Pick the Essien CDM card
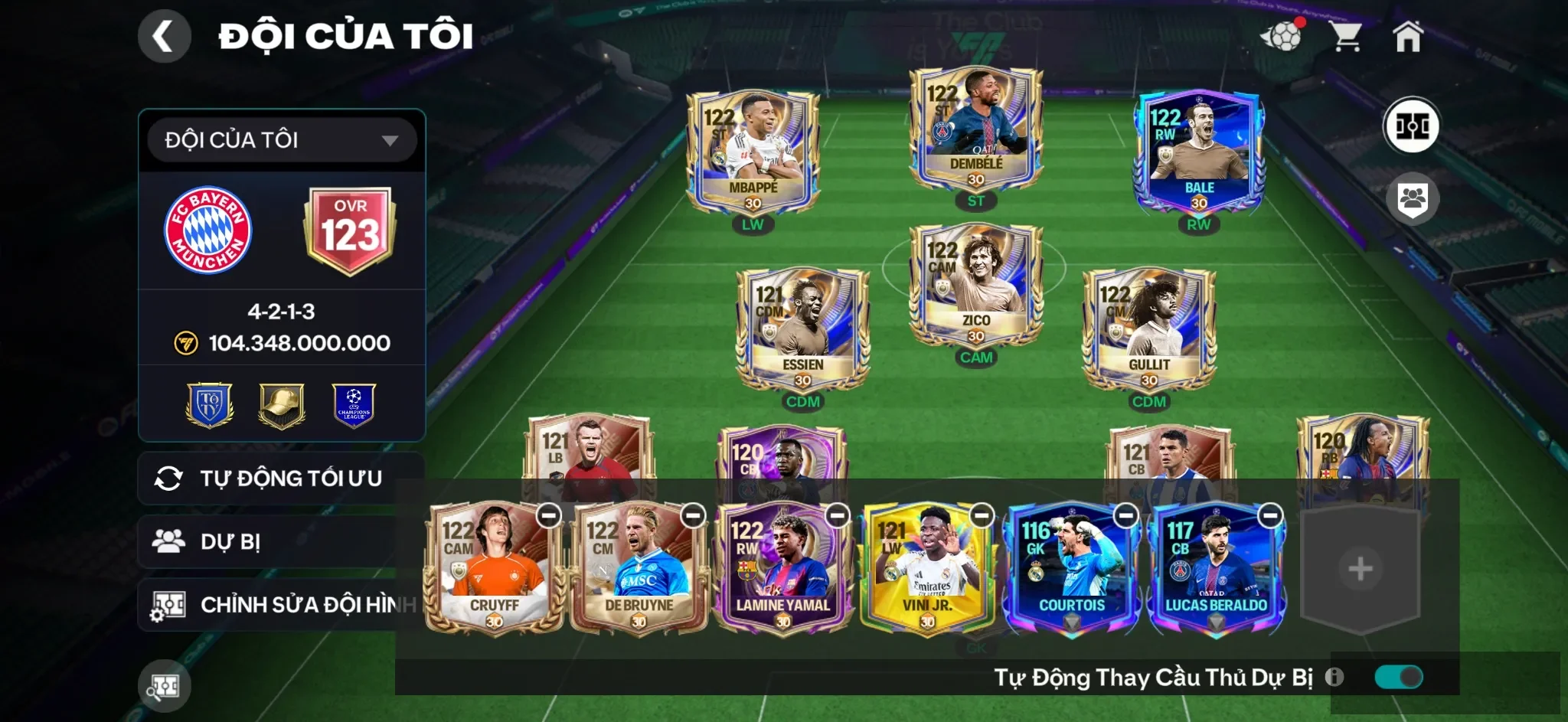Viewport: 1568px width, 722px height. (x=802, y=330)
